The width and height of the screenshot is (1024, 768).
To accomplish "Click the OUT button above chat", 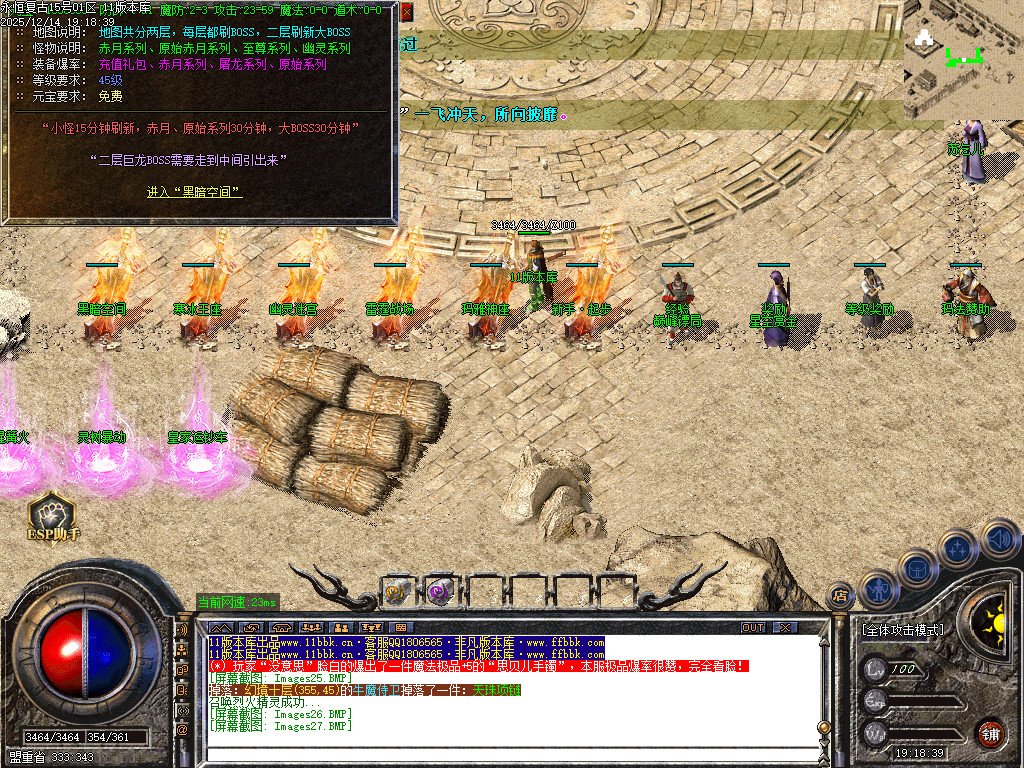I will (752, 627).
